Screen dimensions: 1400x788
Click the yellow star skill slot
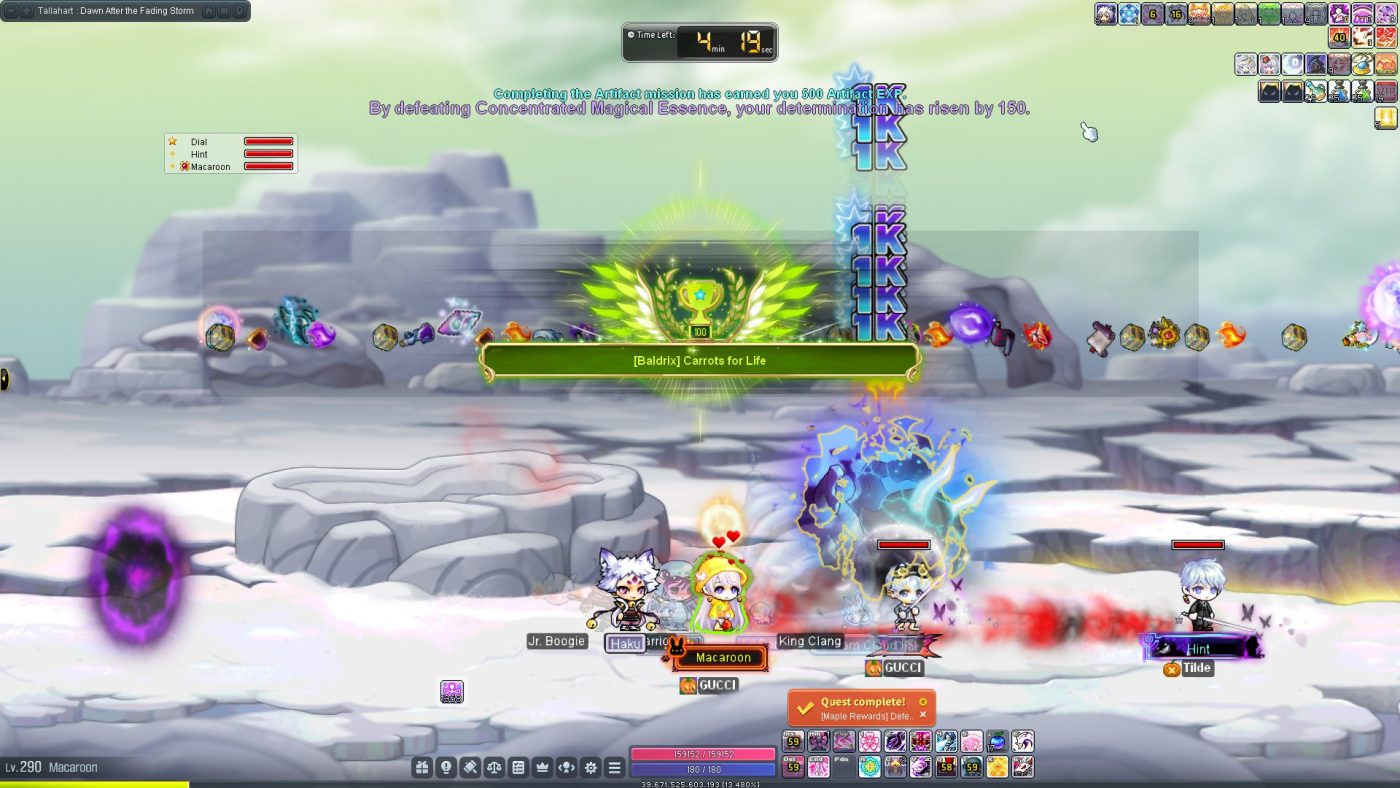coord(997,767)
